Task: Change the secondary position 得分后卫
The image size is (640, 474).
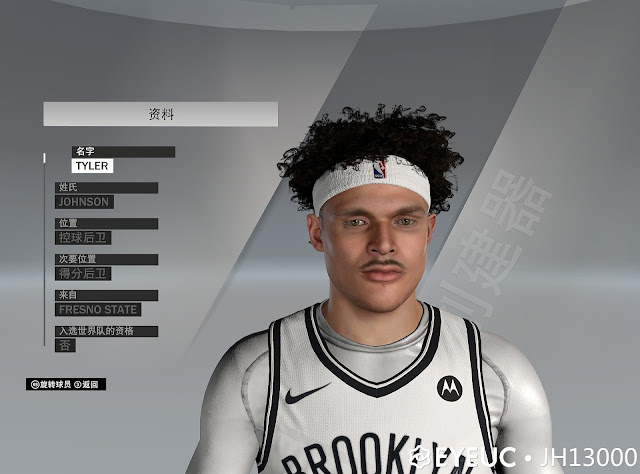Action: (x=84, y=274)
